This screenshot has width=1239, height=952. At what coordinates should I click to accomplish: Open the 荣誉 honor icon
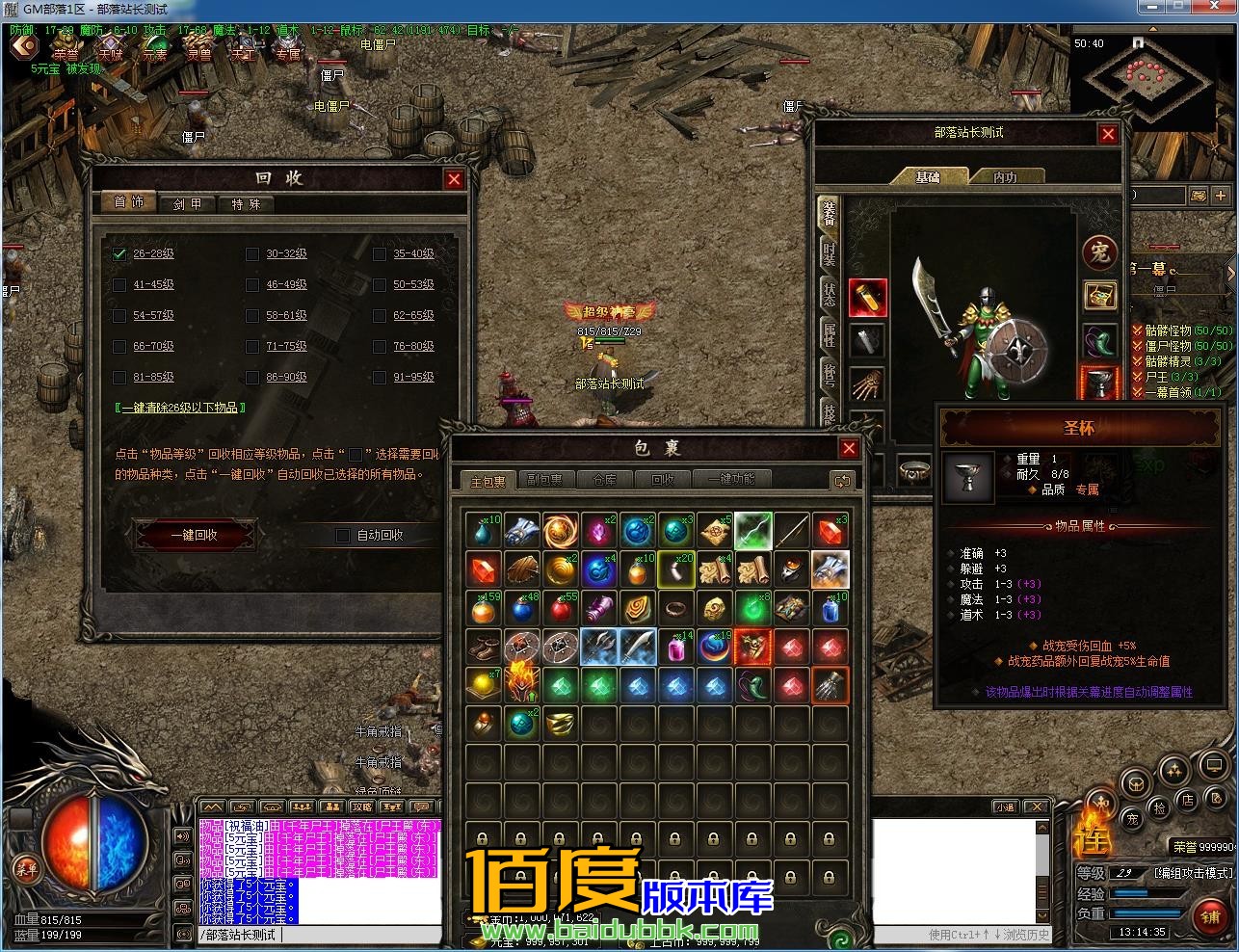[67, 48]
